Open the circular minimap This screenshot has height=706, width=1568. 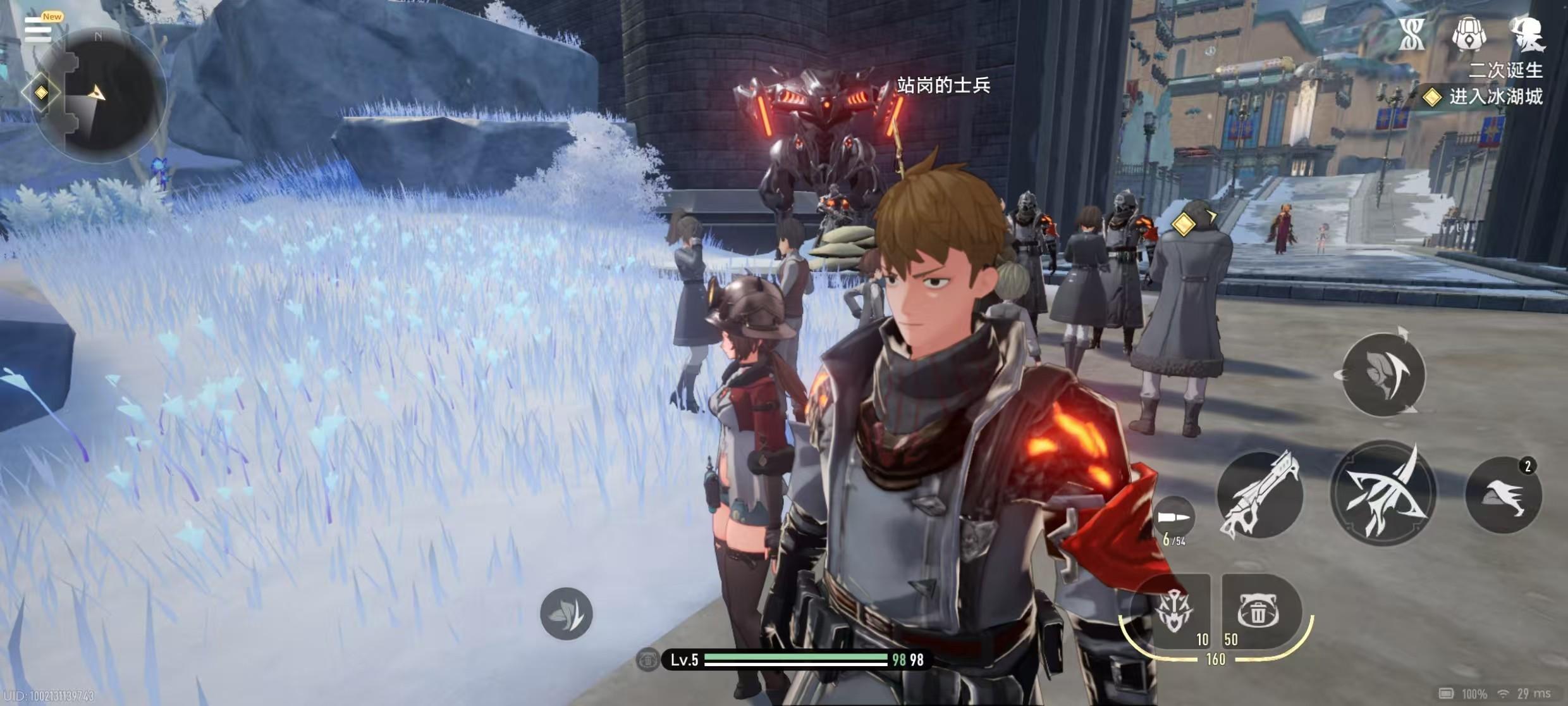(101, 95)
